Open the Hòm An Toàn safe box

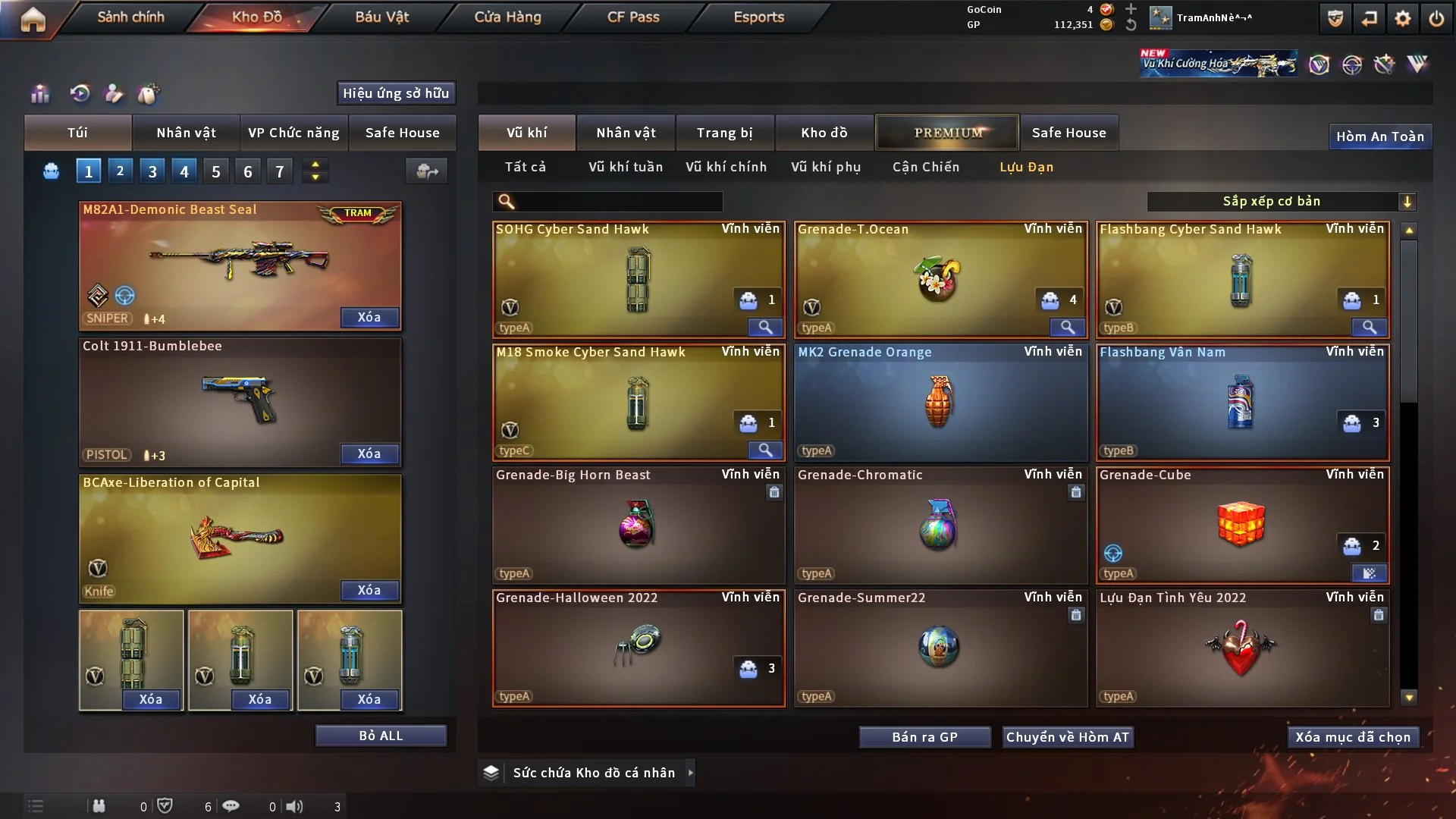1379,136
